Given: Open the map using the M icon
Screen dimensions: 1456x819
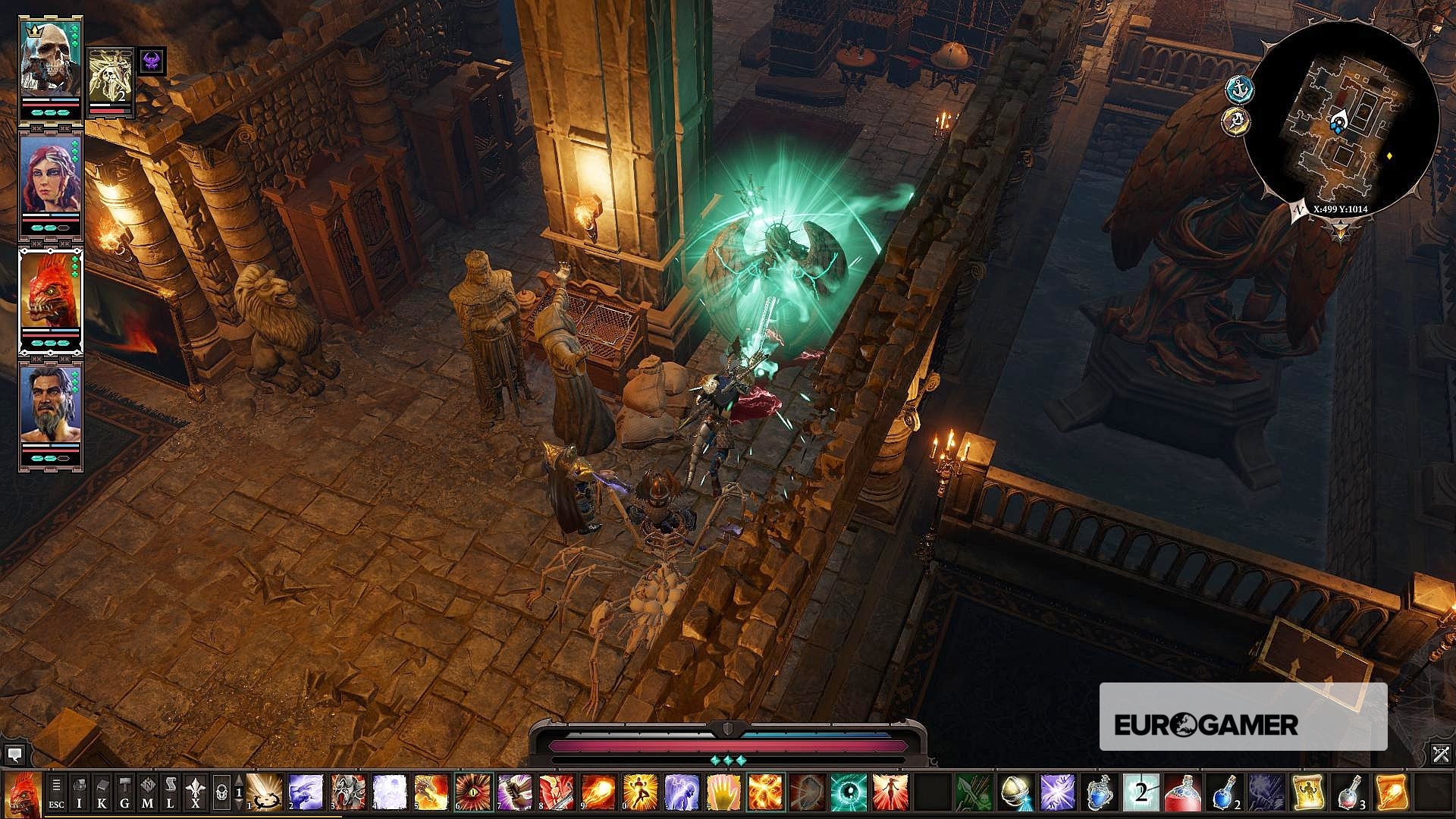Looking at the screenshot, I should (x=147, y=793).
